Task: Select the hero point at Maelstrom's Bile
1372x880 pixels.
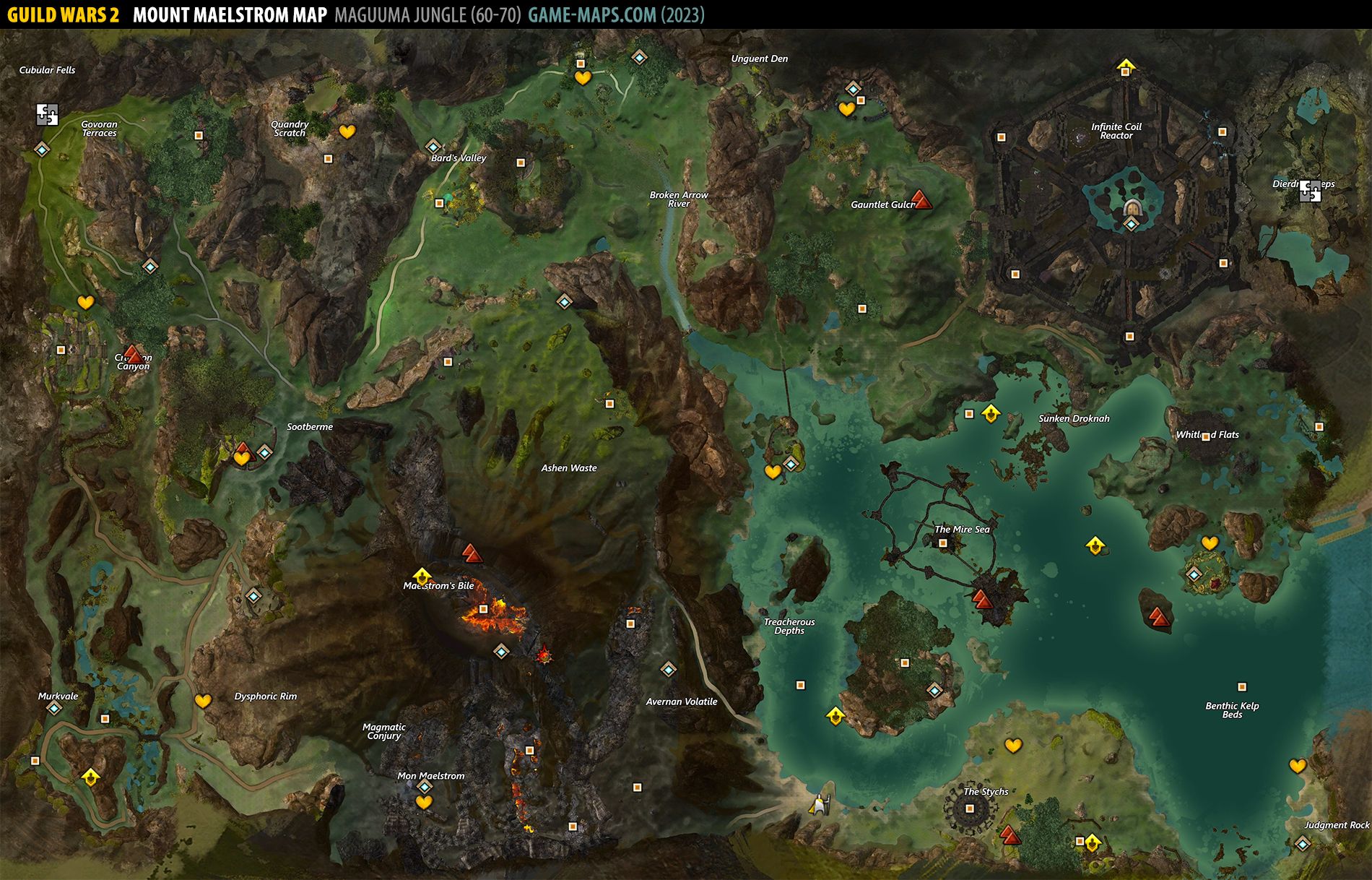Action: pyautogui.click(x=422, y=576)
